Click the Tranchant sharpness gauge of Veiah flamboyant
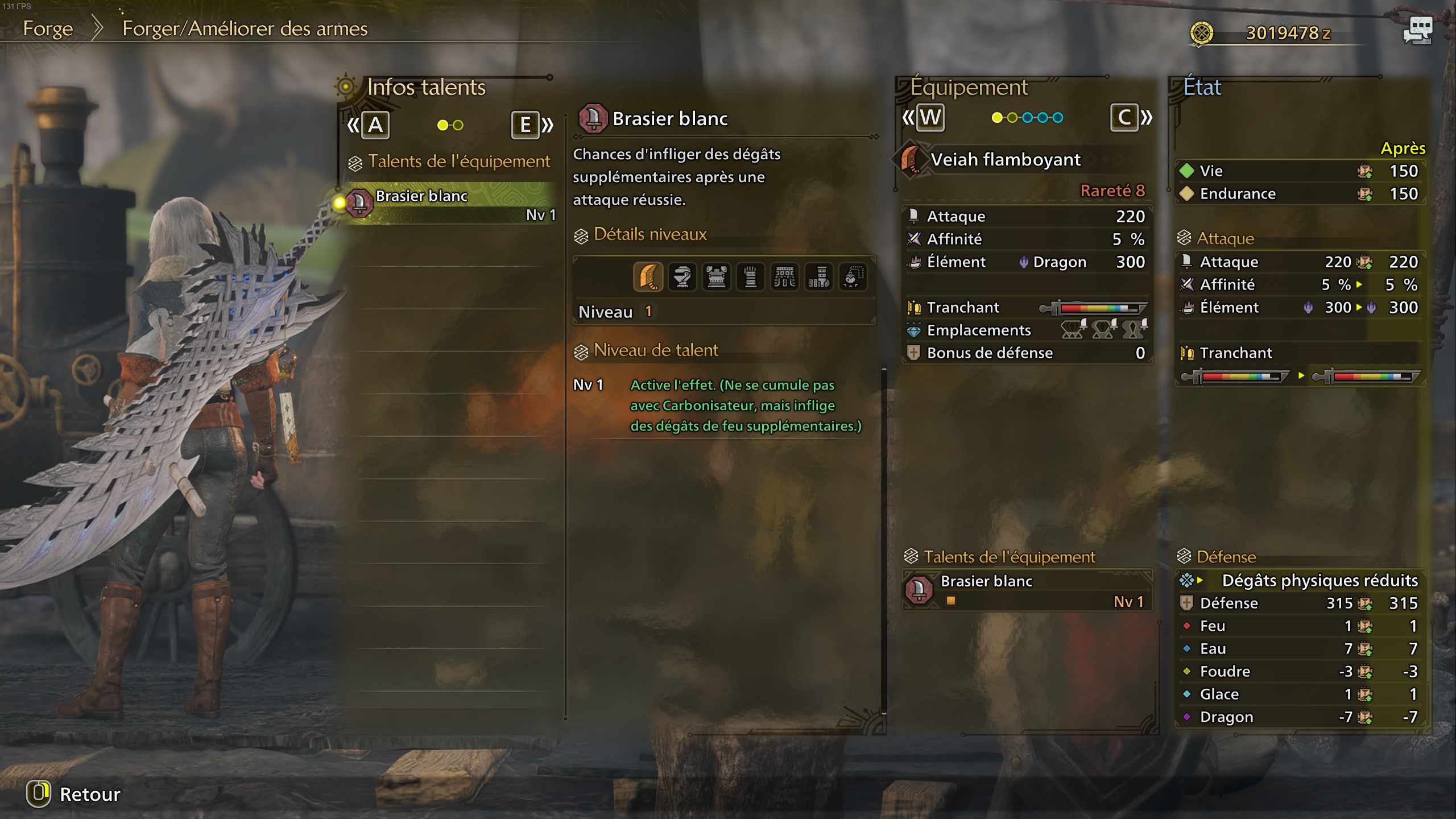This screenshot has height=819, width=1456. (1101, 307)
